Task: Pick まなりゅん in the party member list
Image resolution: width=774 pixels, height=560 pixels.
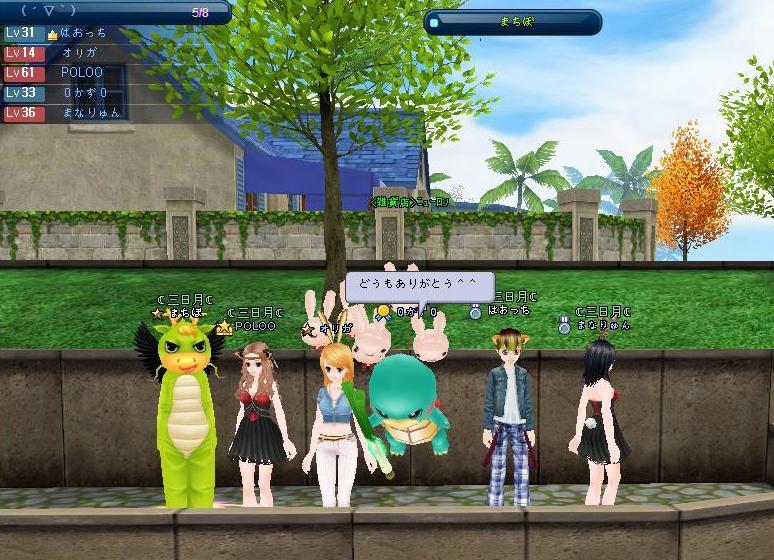Action: click(x=70, y=113)
